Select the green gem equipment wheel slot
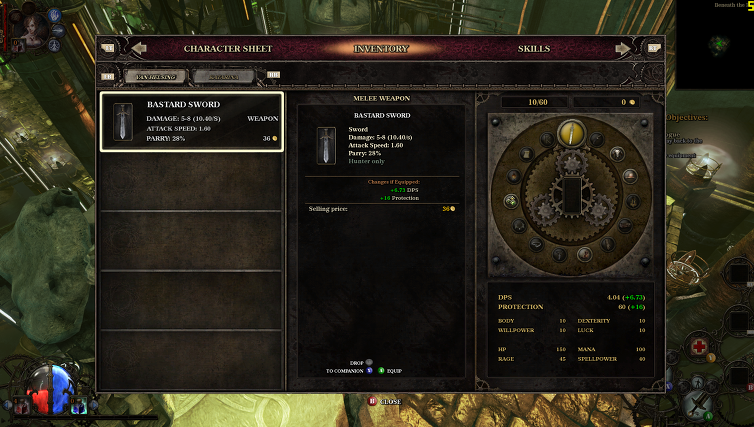Screen dimensions: 754x427 pos(509,201)
